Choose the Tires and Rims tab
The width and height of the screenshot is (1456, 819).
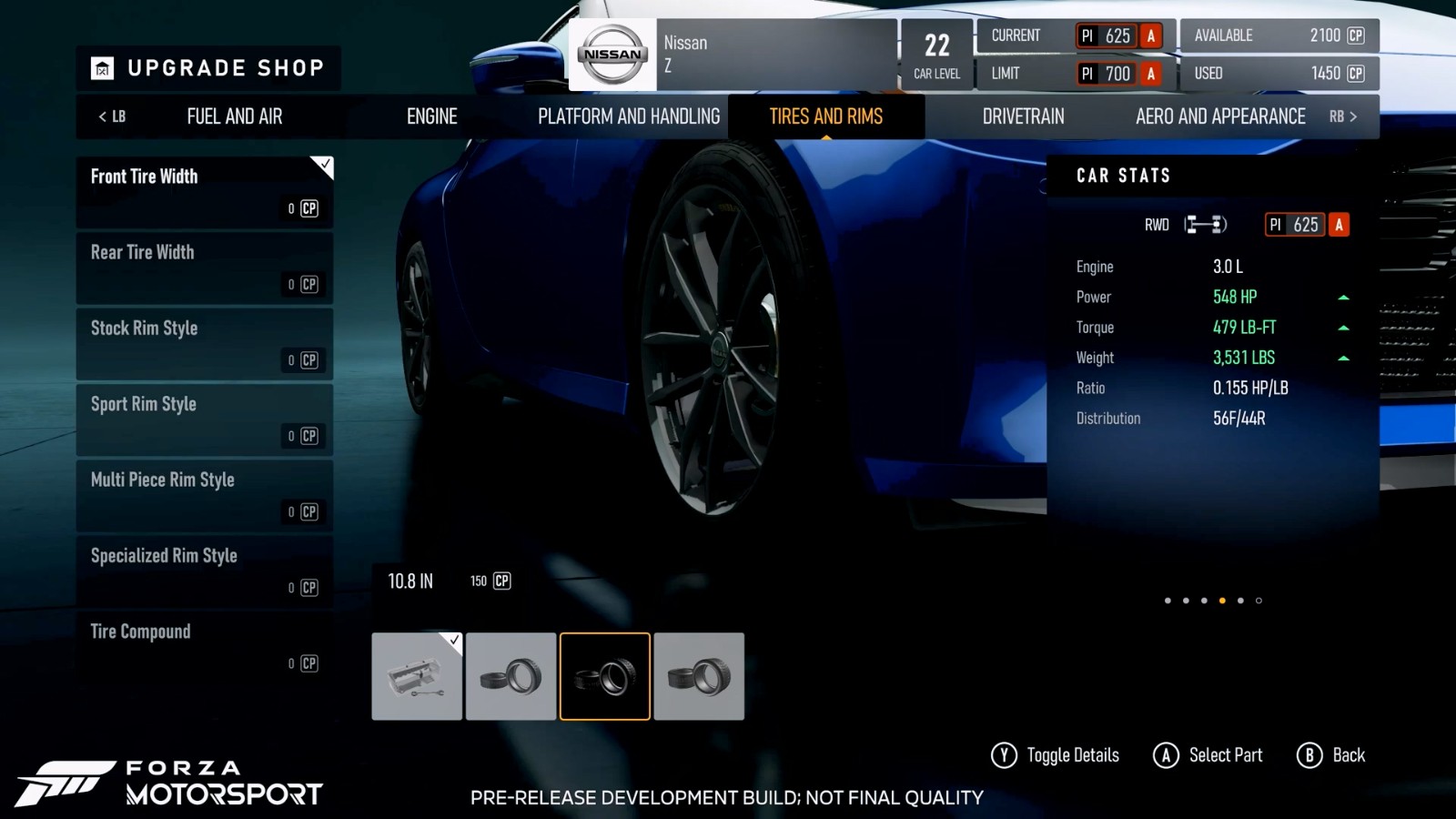(825, 116)
